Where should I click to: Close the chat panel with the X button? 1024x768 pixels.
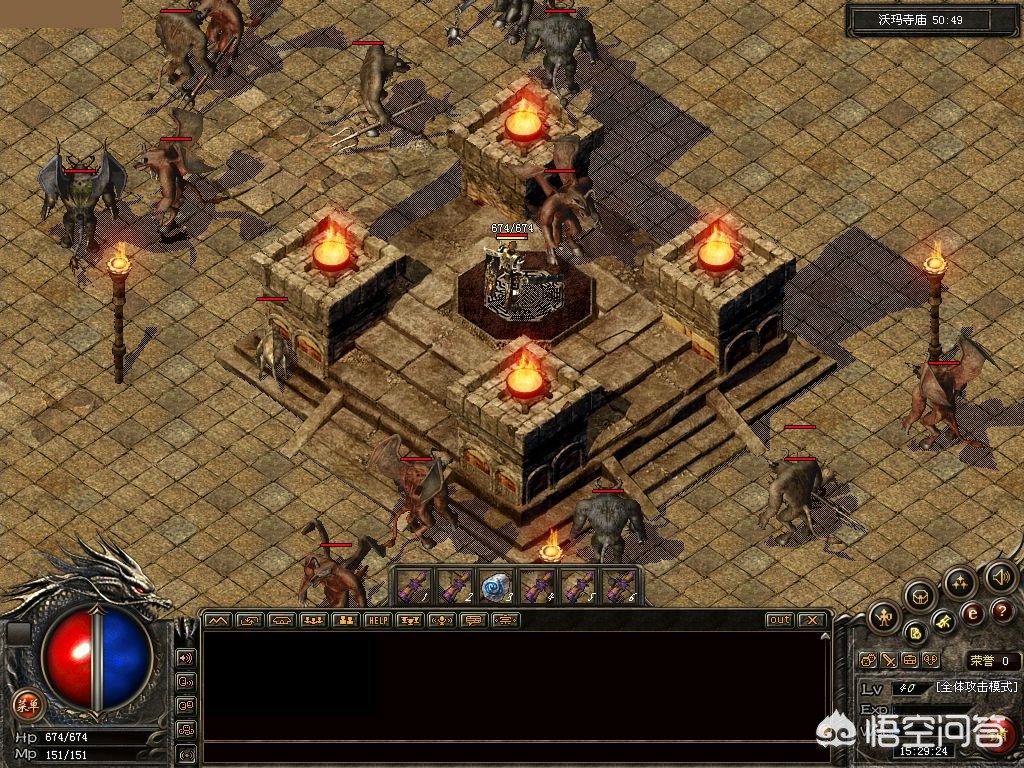pyautogui.click(x=812, y=620)
